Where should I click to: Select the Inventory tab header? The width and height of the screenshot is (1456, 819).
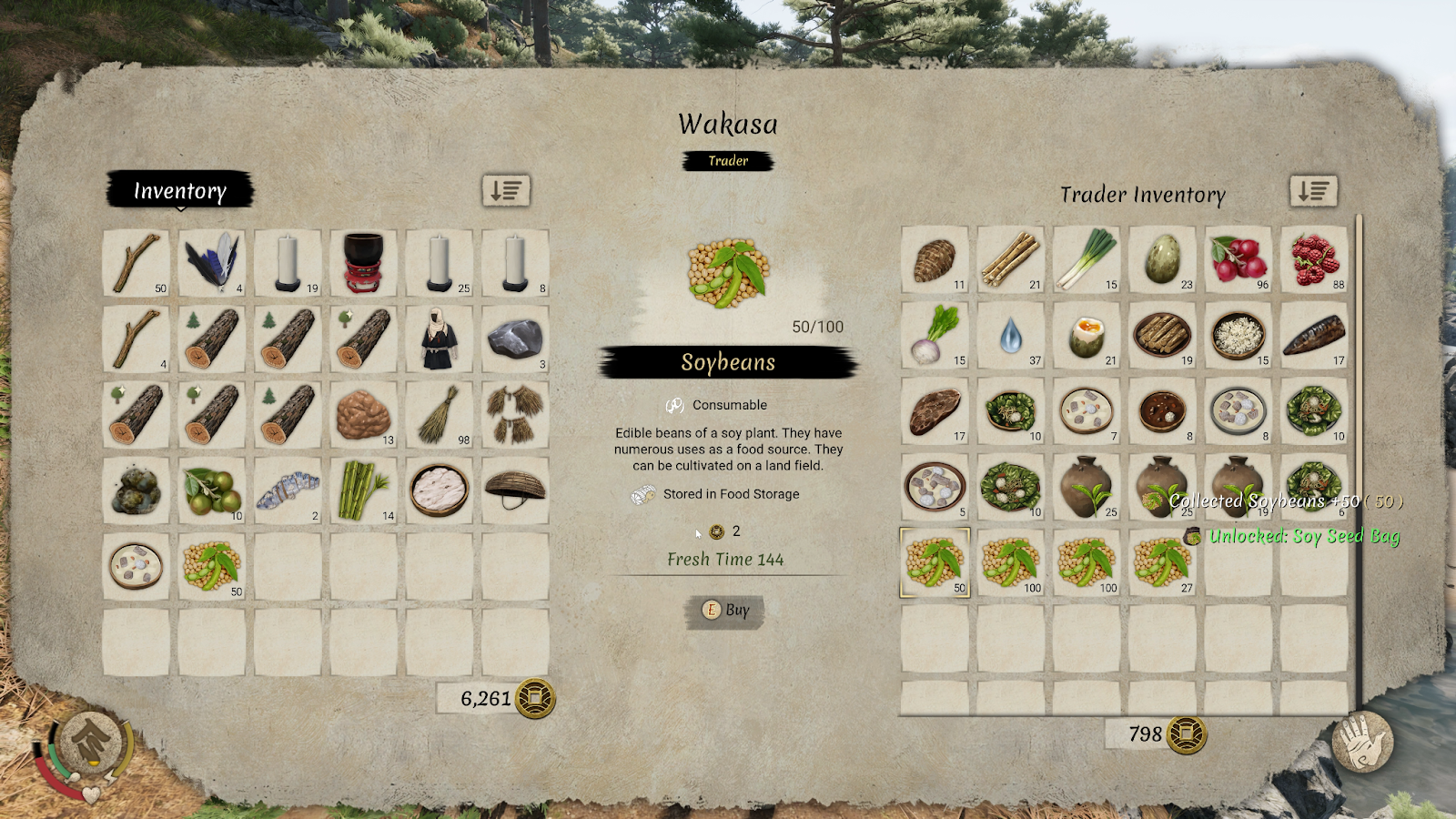180,191
